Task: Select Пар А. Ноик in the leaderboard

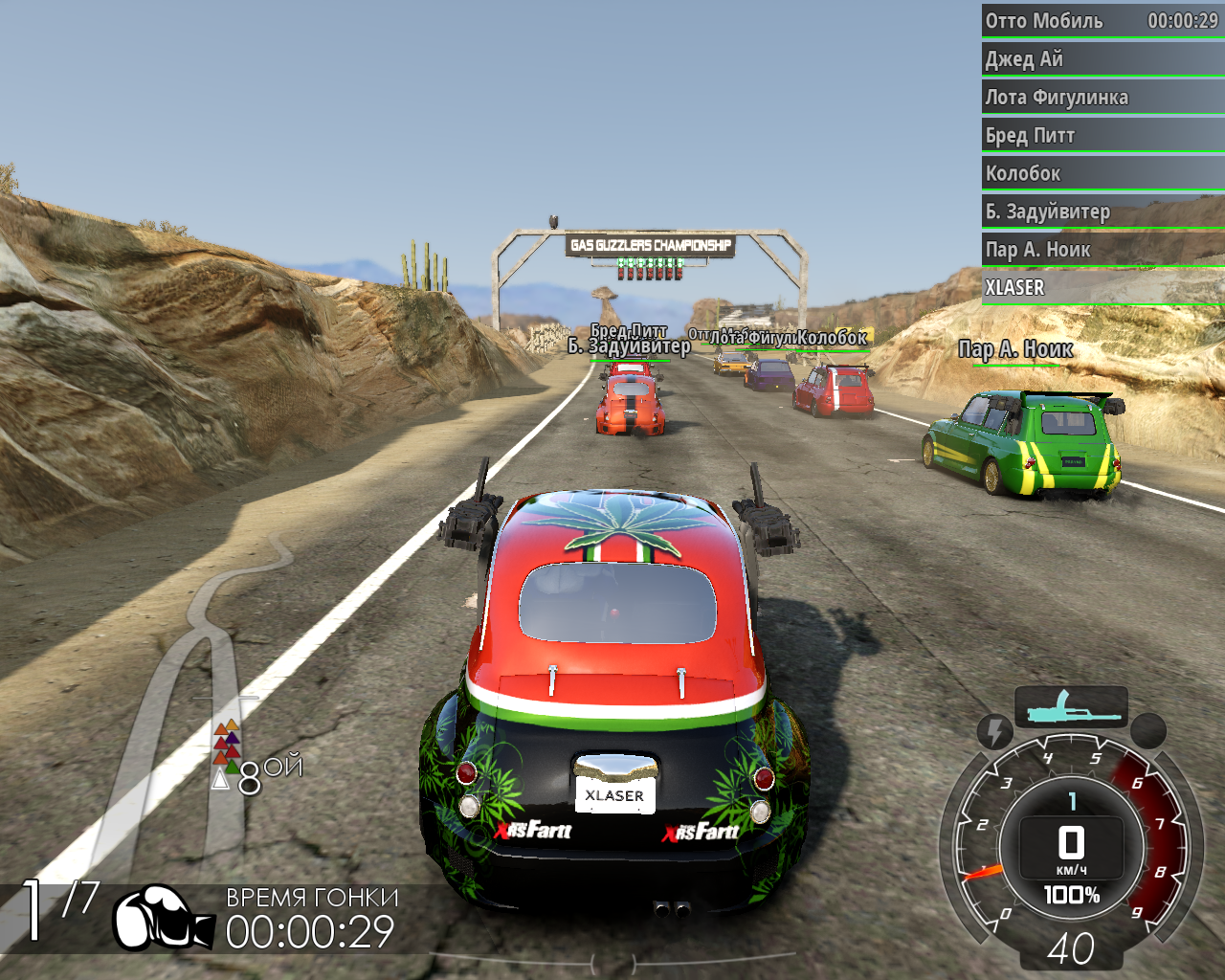Action: [x=1102, y=250]
